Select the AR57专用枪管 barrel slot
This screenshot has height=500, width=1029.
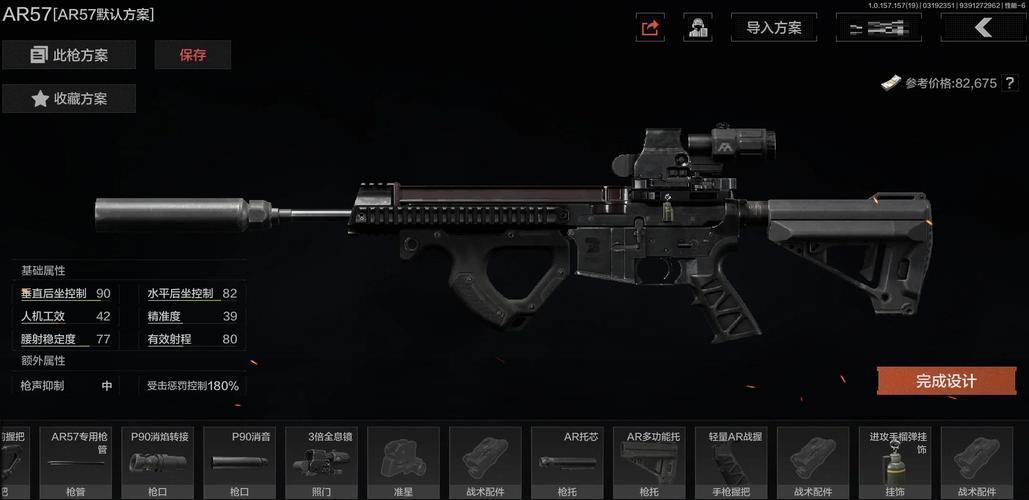(x=75, y=462)
